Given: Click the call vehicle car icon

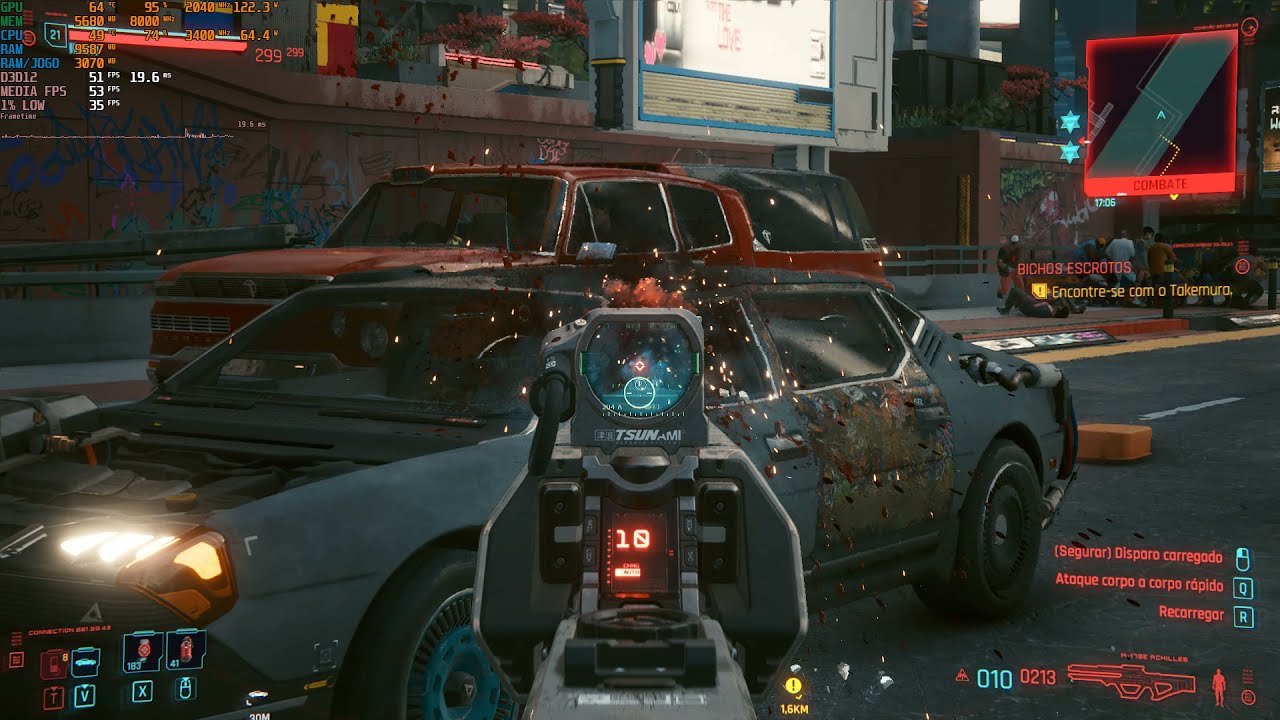Looking at the screenshot, I should [x=84, y=662].
